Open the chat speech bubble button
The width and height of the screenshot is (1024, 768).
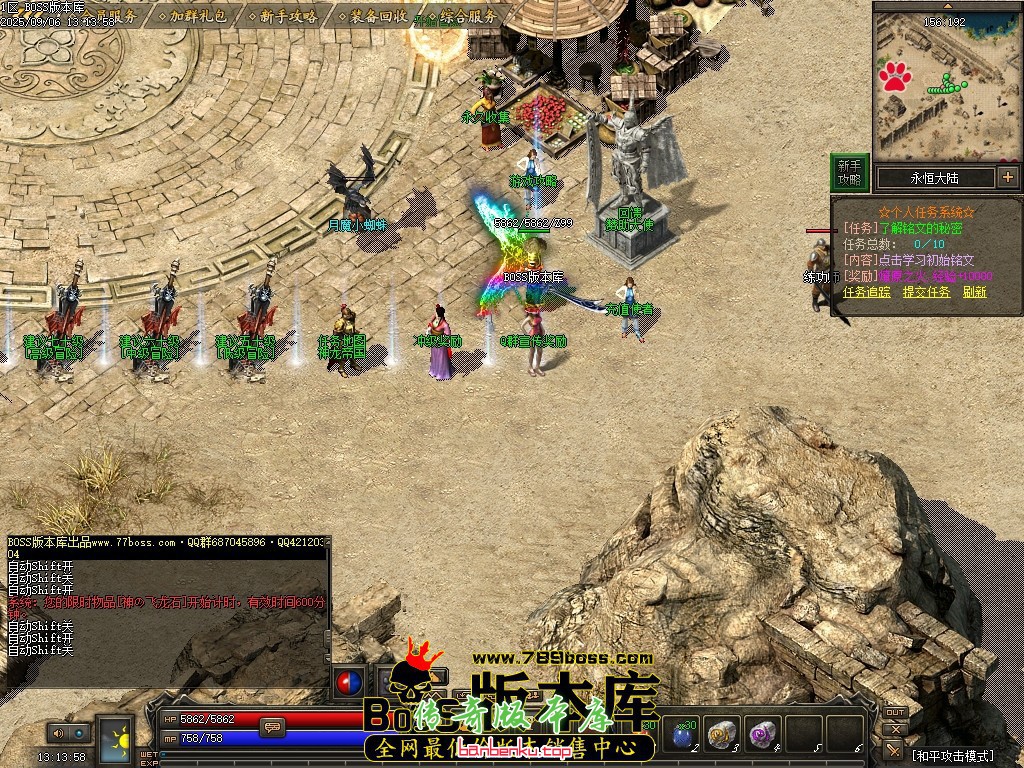(x=271, y=727)
